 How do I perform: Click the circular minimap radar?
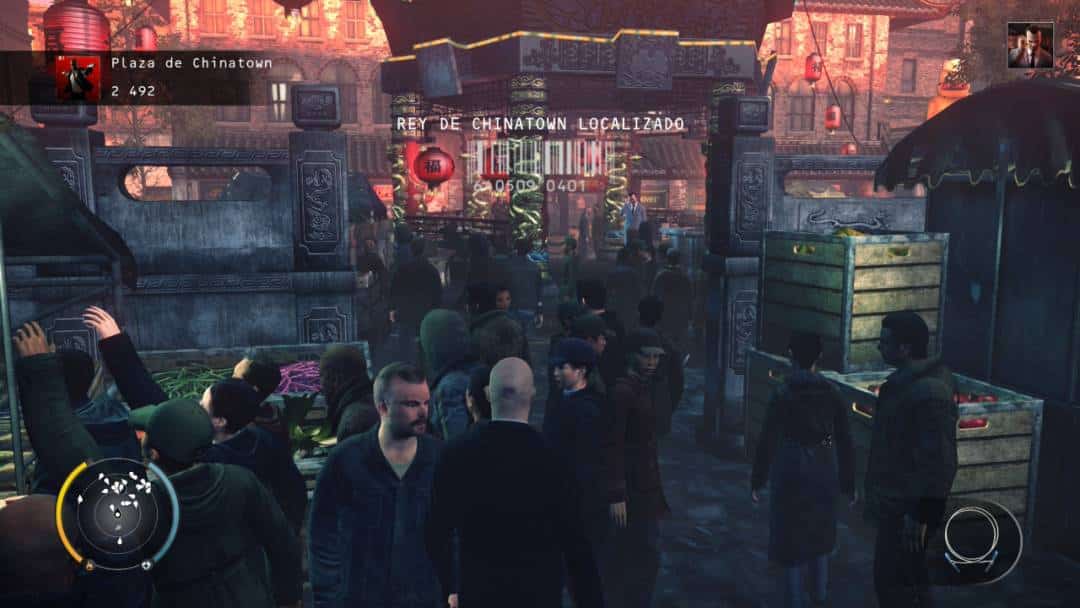[x=117, y=514]
